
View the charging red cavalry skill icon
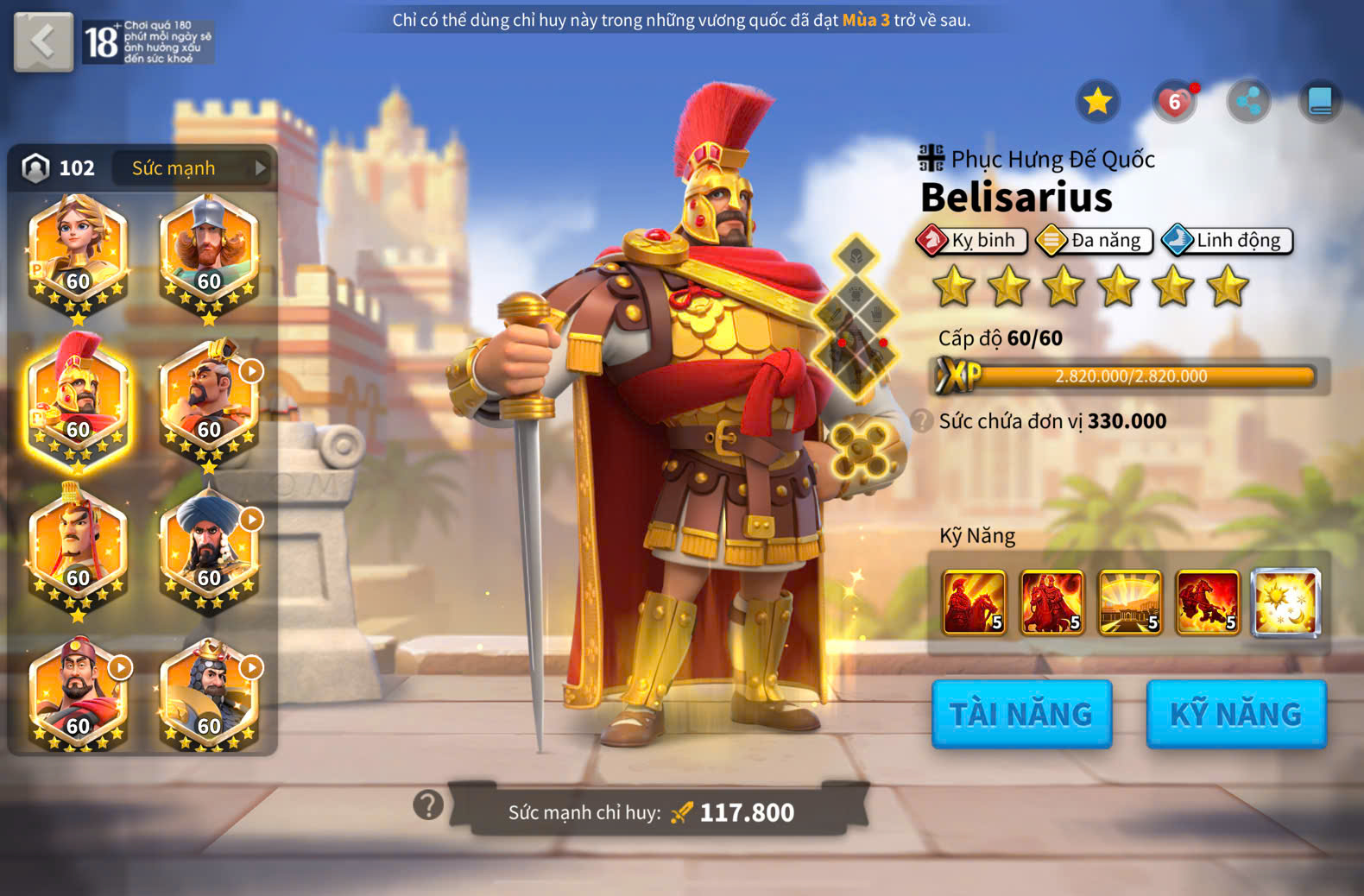pyautogui.click(x=1207, y=602)
